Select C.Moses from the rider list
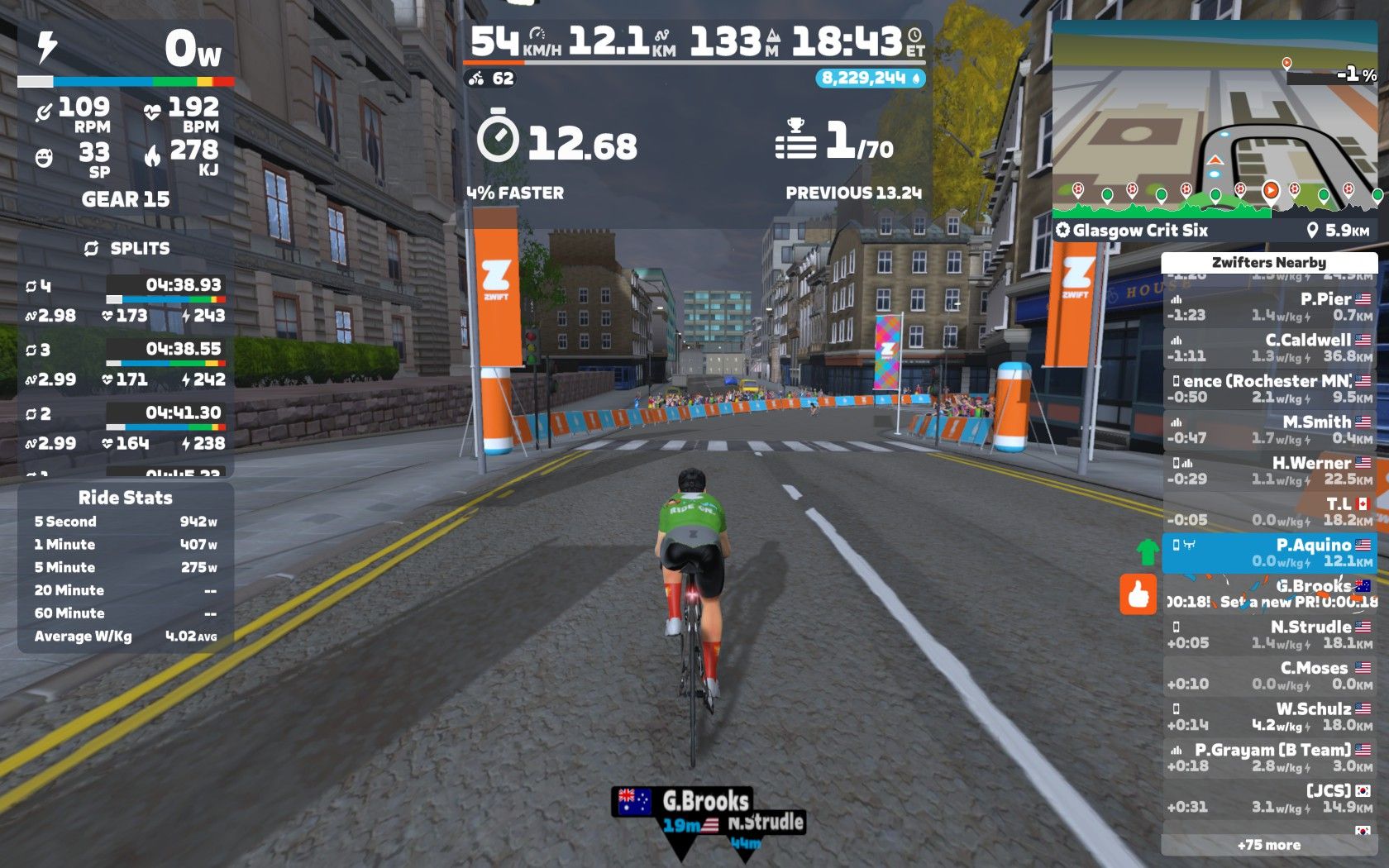1389x868 pixels. [1269, 675]
